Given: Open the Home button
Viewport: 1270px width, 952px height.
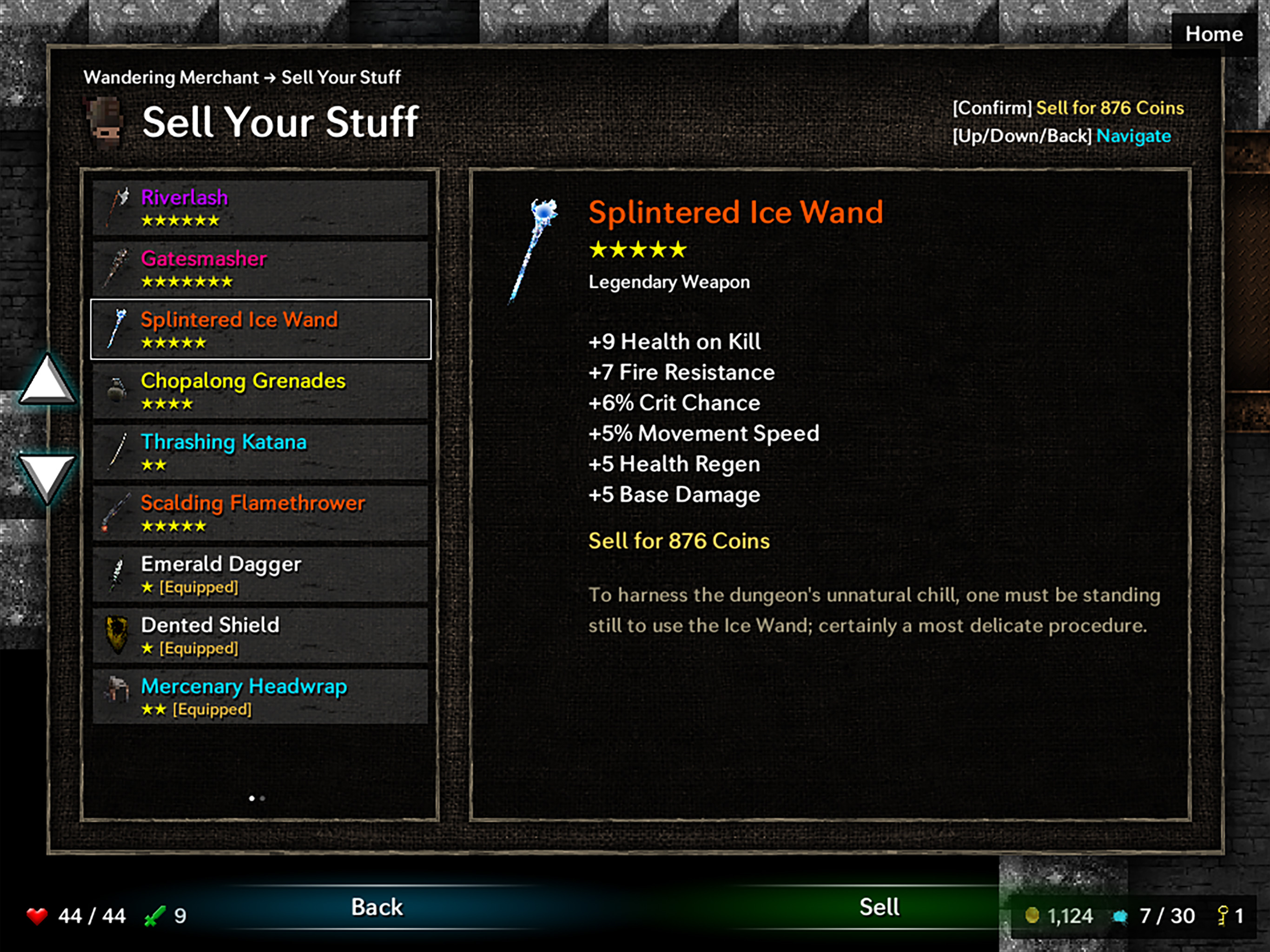Looking at the screenshot, I should [1214, 34].
